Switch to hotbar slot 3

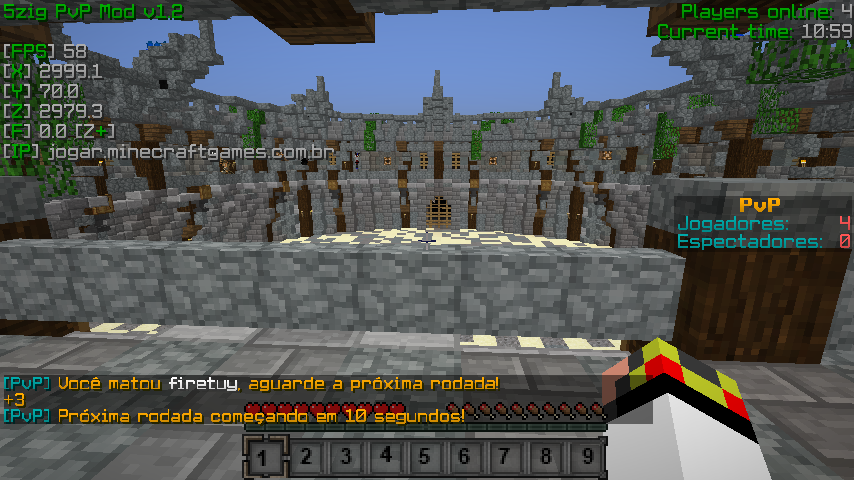[345, 458]
